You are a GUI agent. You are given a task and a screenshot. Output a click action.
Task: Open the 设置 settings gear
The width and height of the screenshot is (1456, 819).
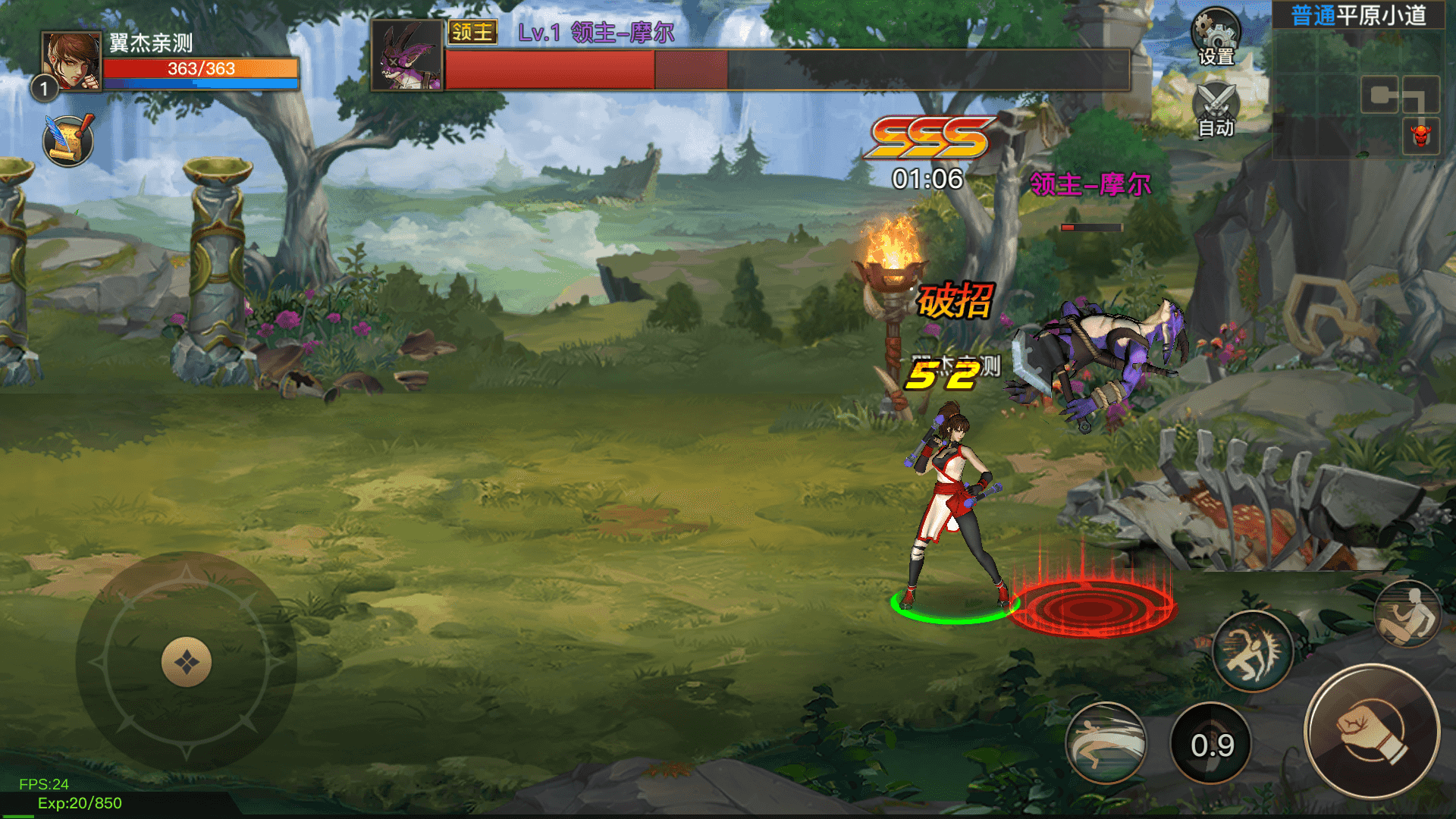tap(1216, 36)
